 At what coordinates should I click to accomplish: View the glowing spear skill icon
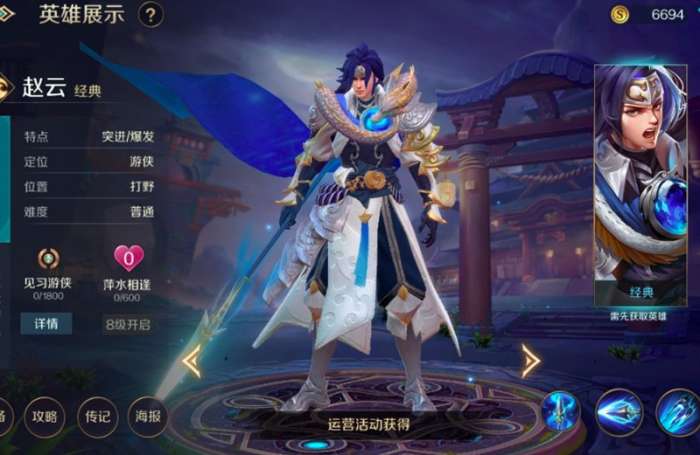click(562, 411)
